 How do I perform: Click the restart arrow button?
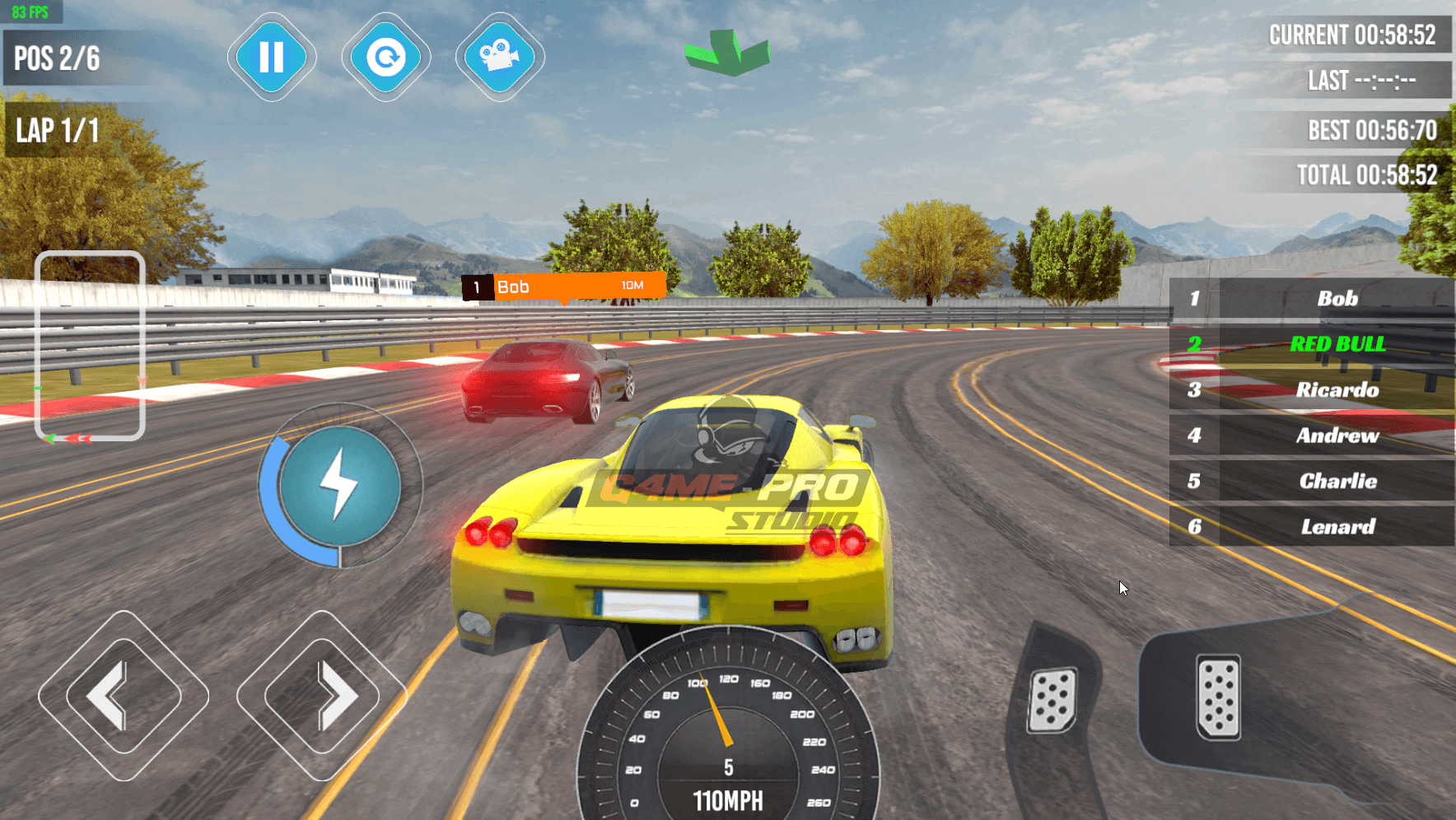point(385,58)
